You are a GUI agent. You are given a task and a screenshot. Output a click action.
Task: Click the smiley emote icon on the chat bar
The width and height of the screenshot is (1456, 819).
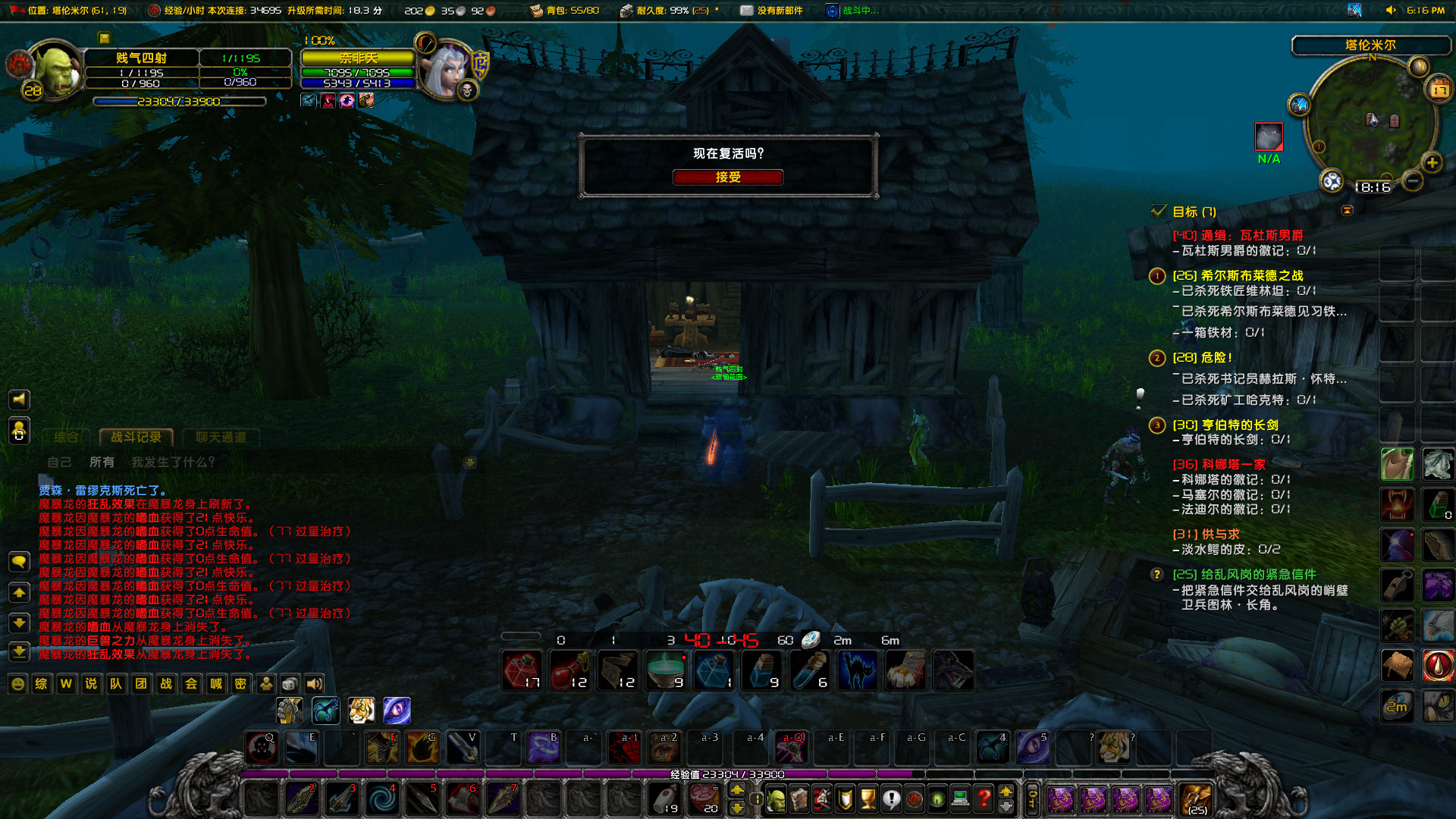(x=17, y=684)
